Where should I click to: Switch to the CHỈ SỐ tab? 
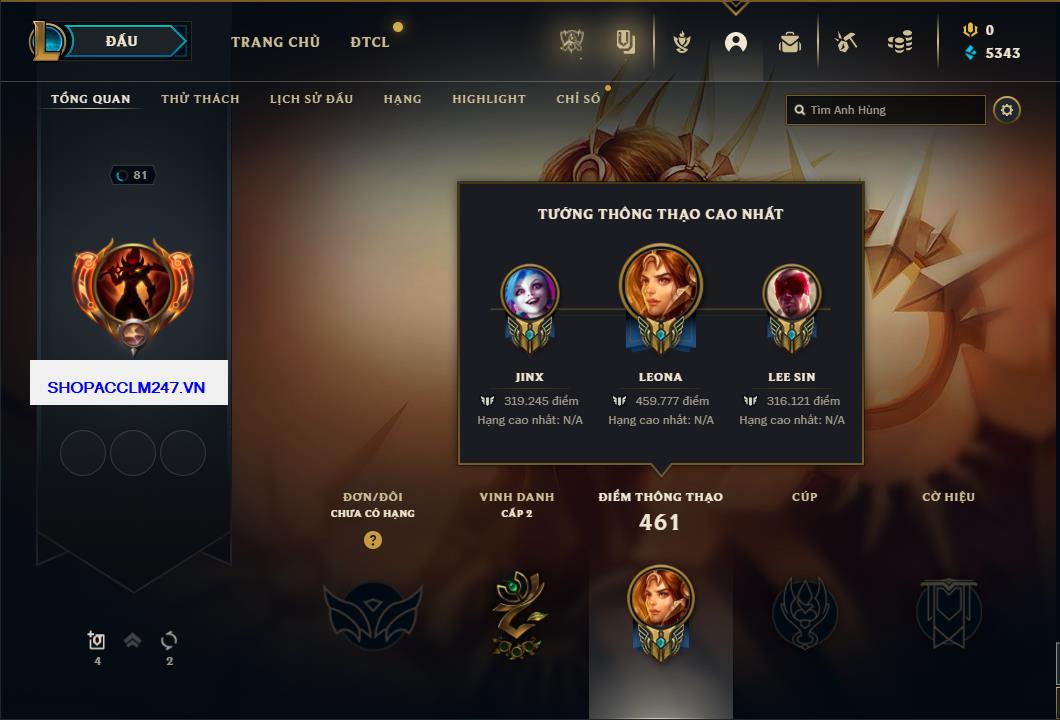tap(578, 99)
